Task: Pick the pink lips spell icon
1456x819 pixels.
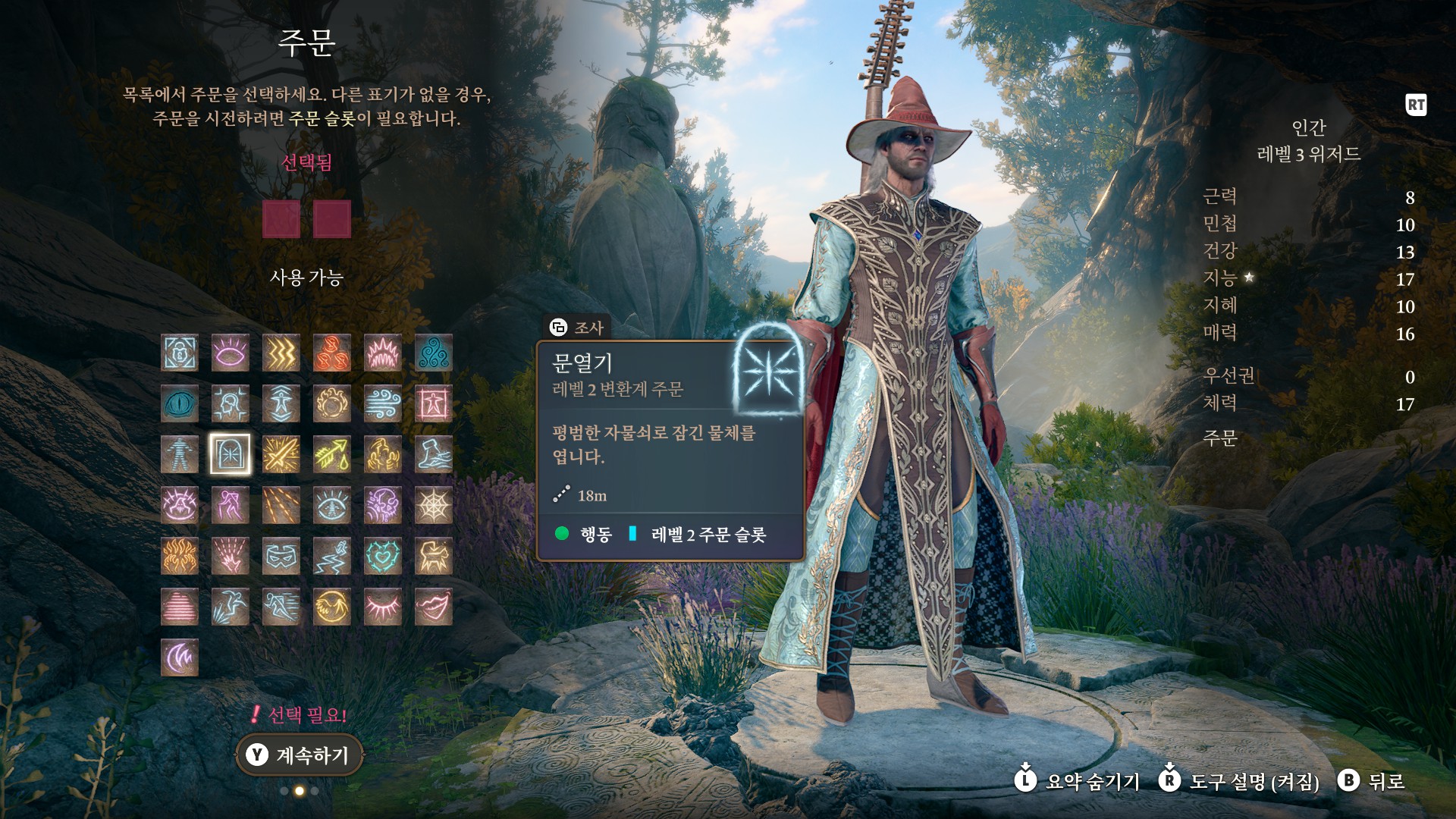Action: coord(434,607)
